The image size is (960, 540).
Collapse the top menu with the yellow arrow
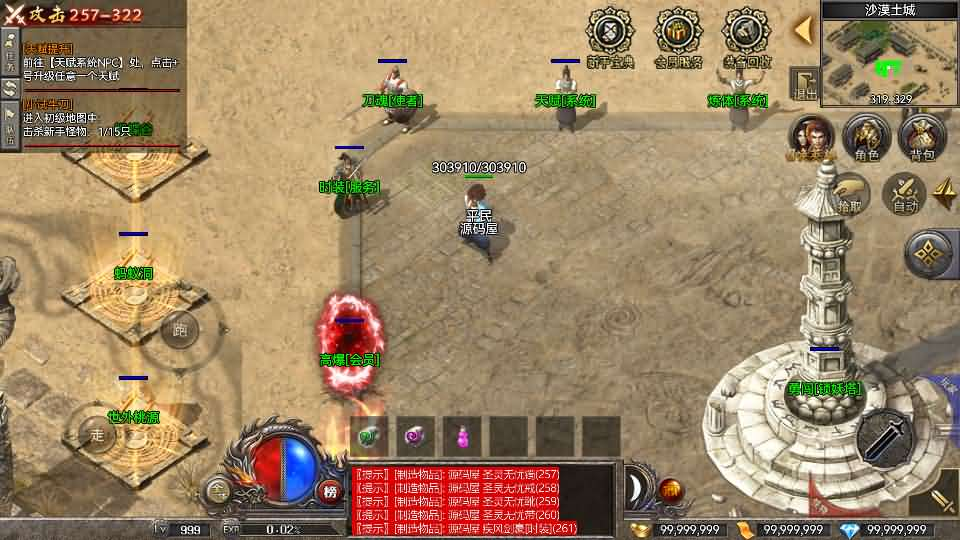[x=802, y=30]
